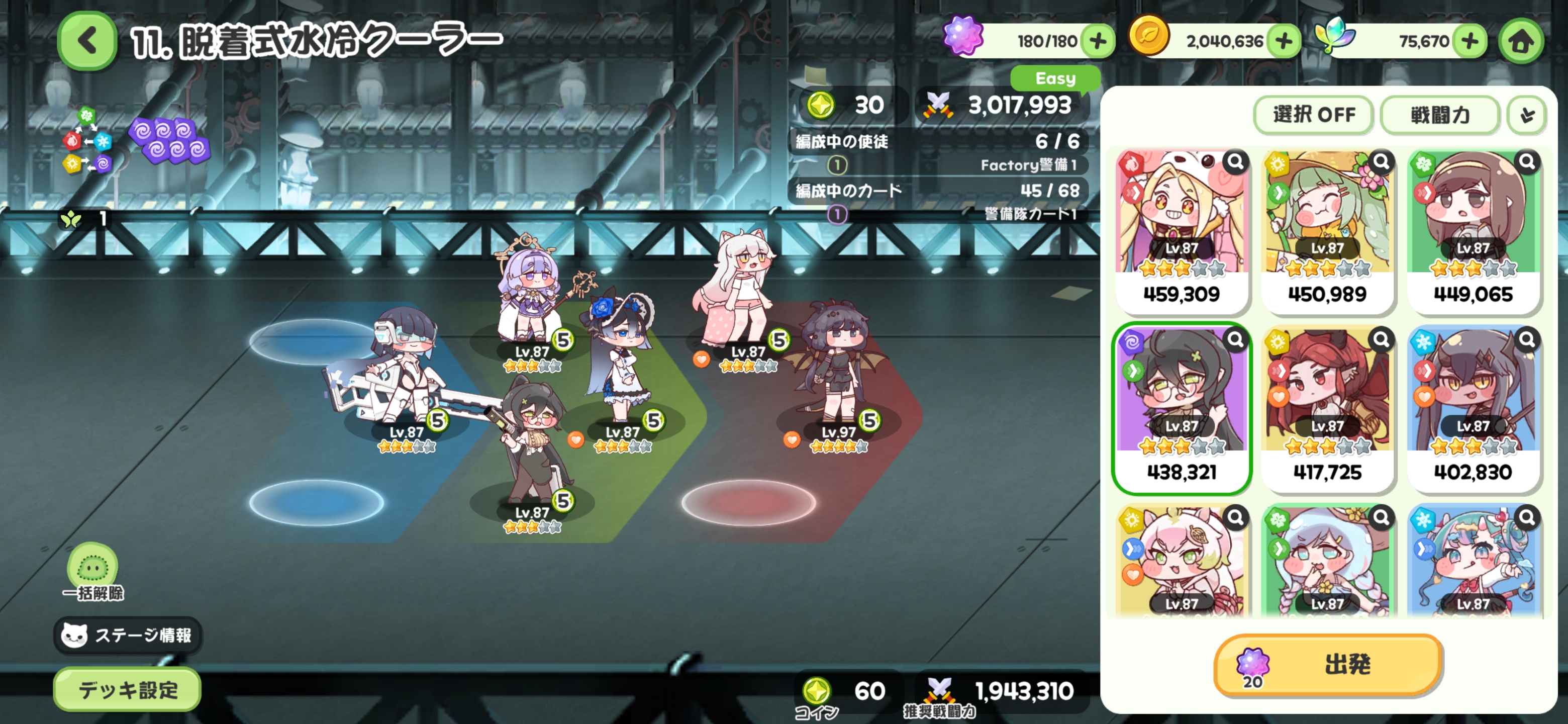Start the stage with 出発 button
This screenshot has width=1568, height=724.
click(1328, 664)
